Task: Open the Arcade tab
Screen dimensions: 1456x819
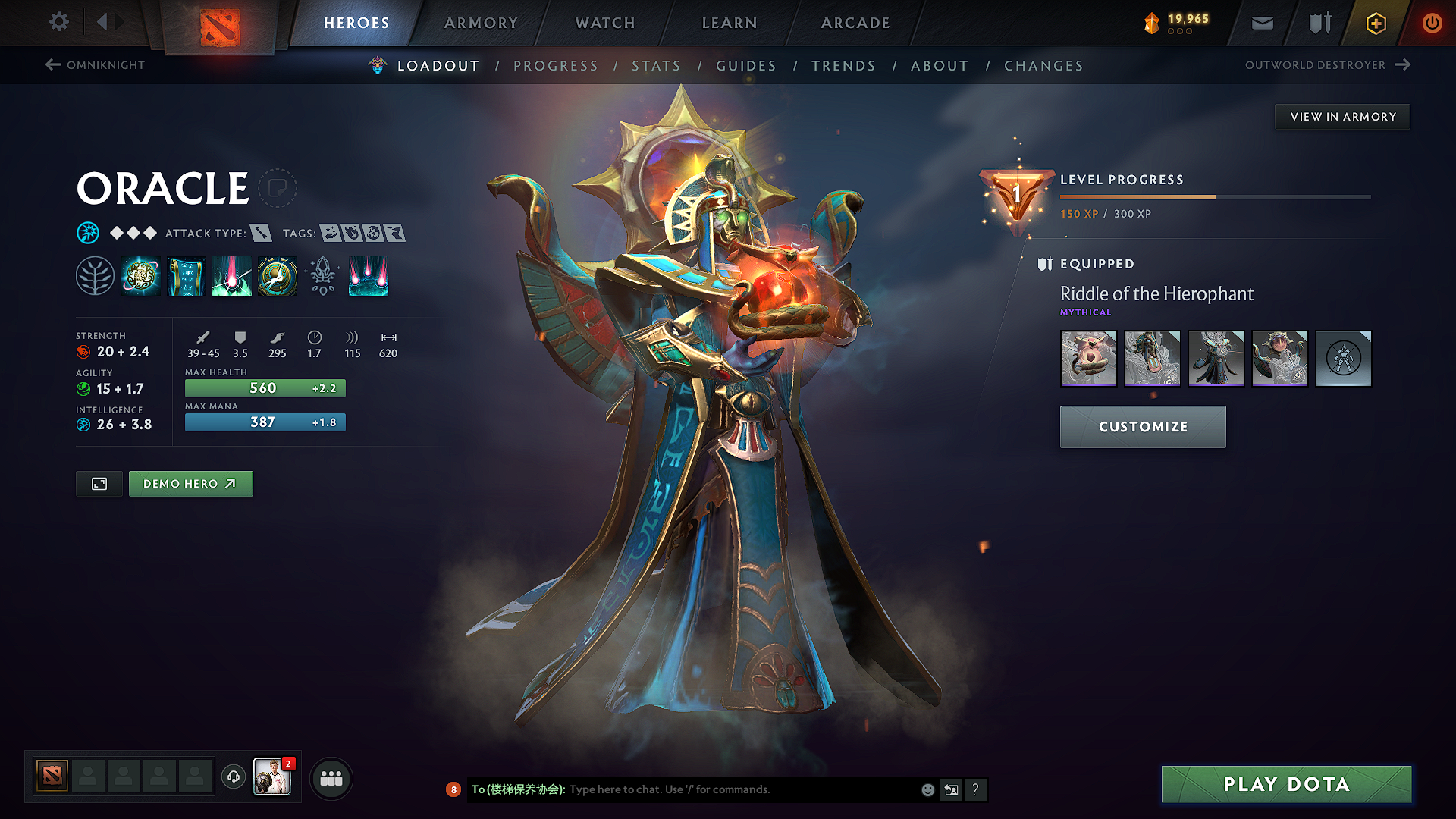Action: tap(855, 23)
